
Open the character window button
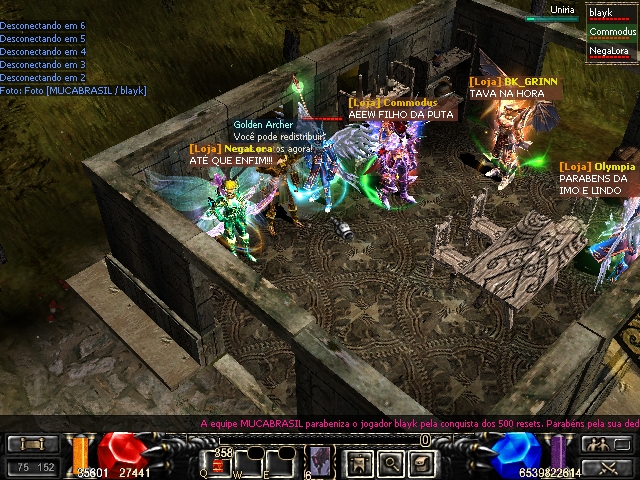[361, 461]
